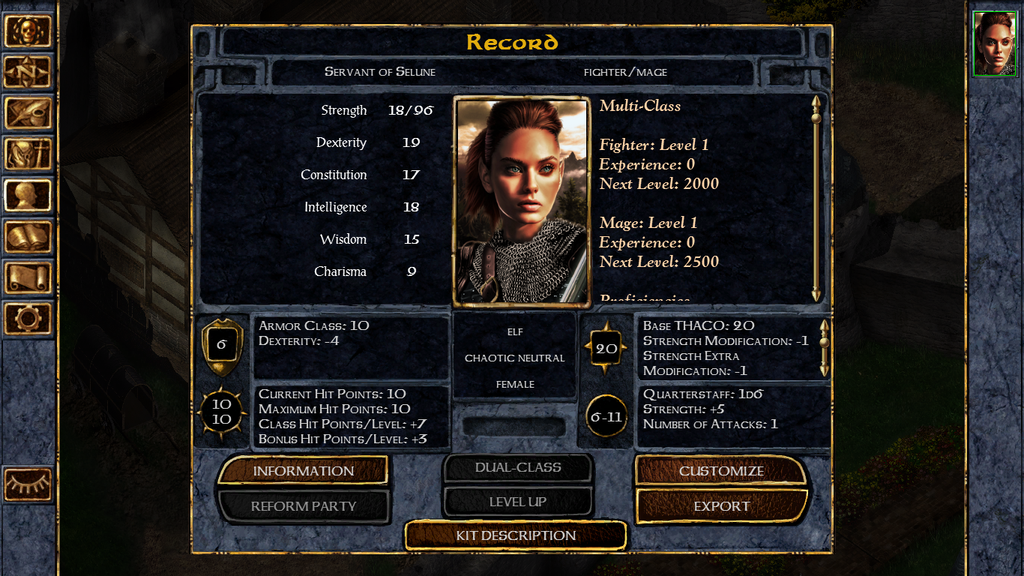Select the Level Up button
This screenshot has width=1024, height=576.
[x=518, y=501]
